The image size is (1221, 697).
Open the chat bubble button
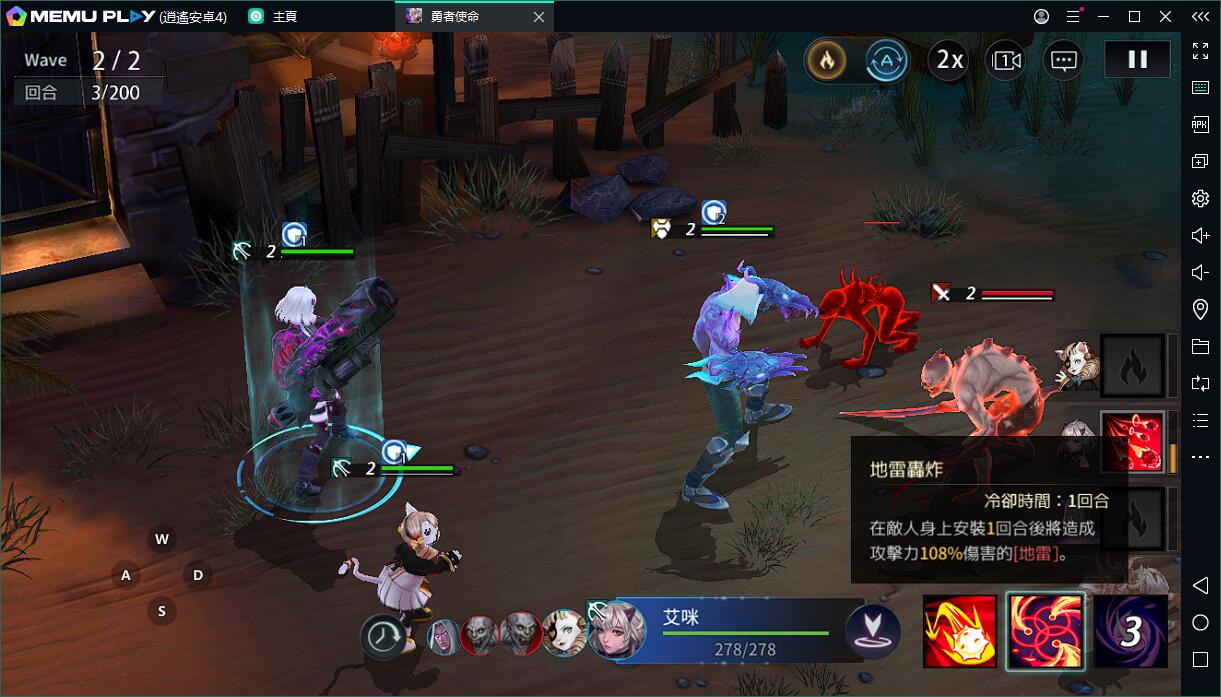(1063, 61)
